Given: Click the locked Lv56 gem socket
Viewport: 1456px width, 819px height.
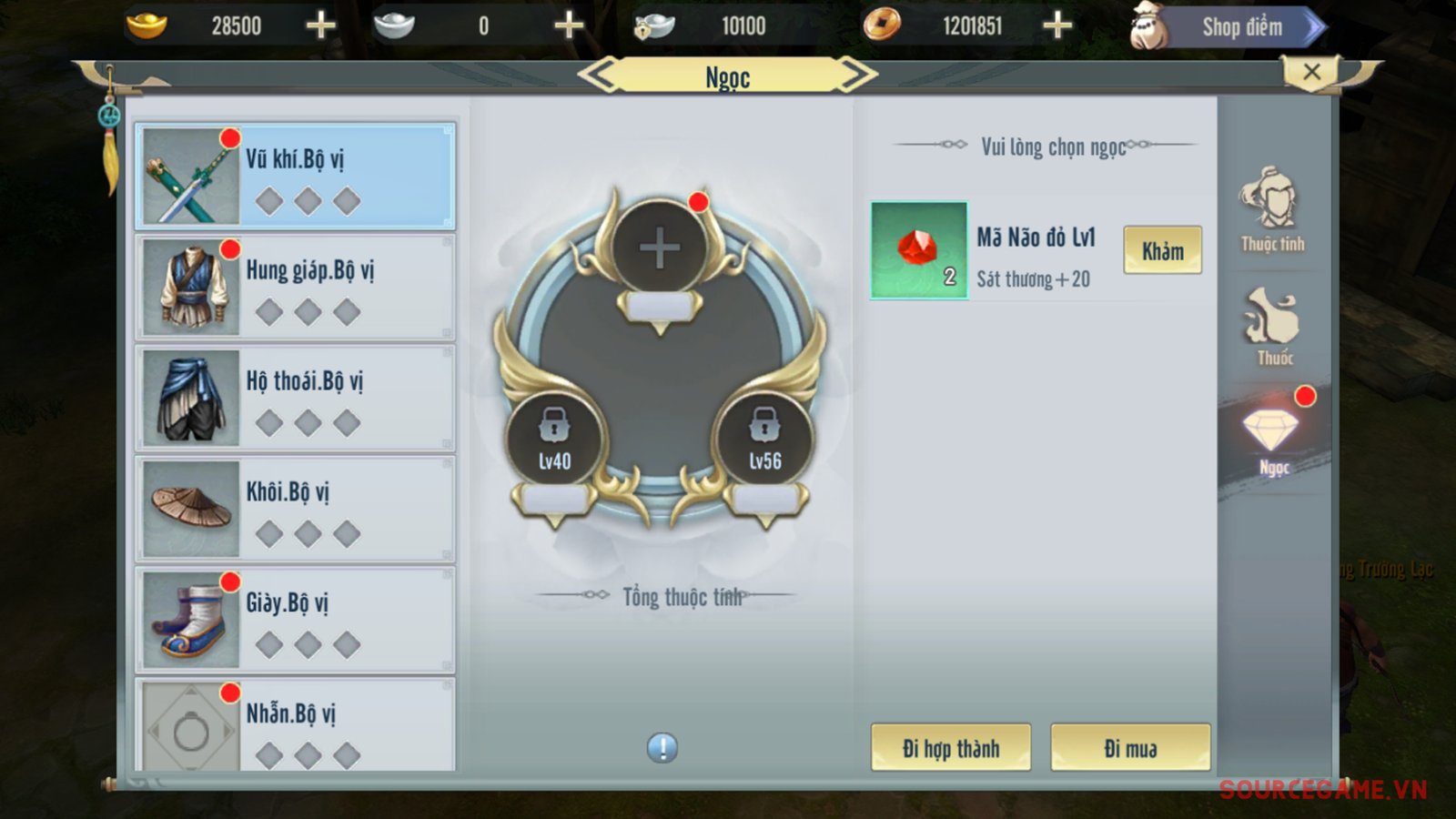Looking at the screenshot, I should (764, 438).
